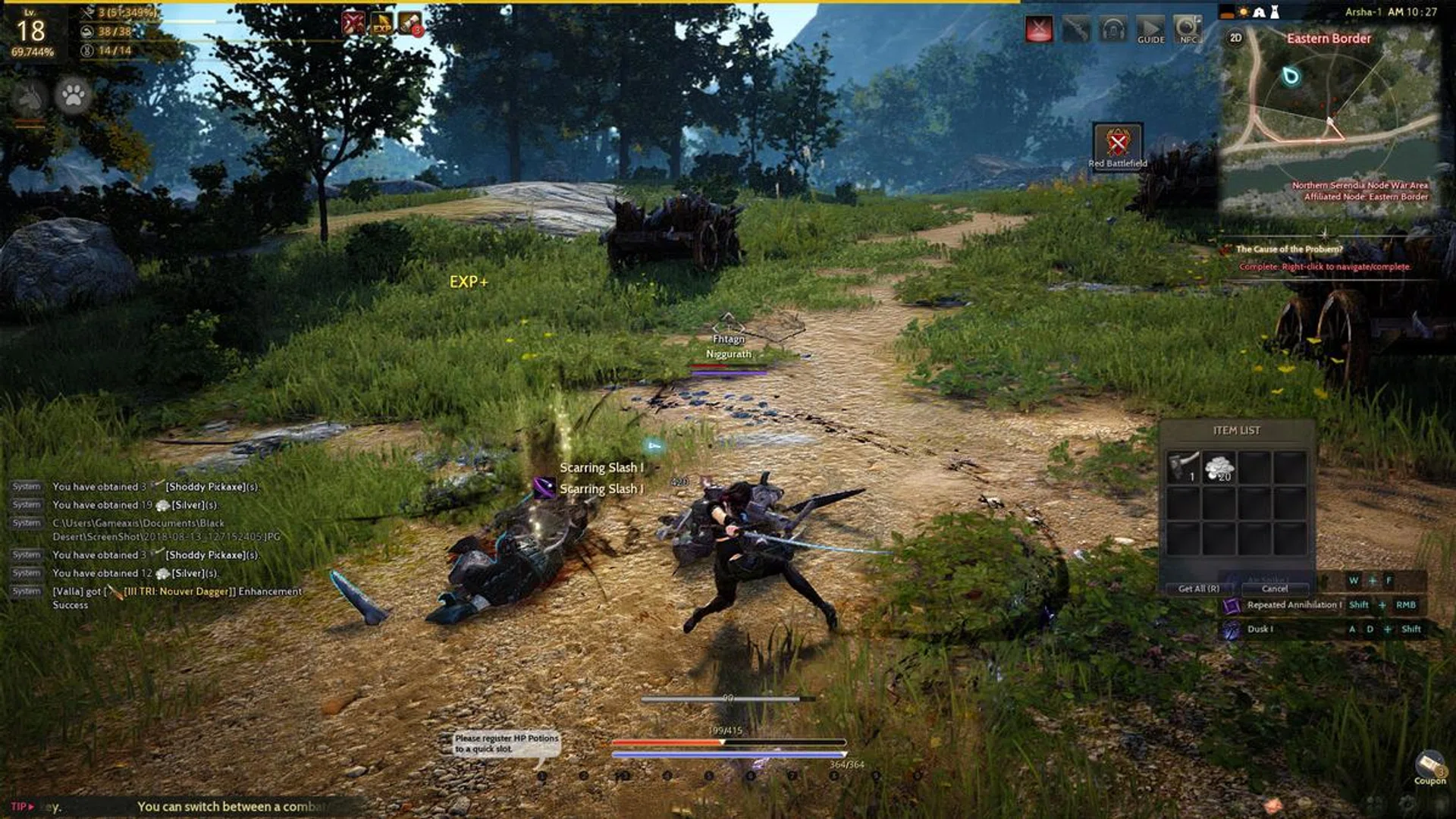Toggle the minimap 2D view button
The image size is (1456, 819).
(1235, 38)
